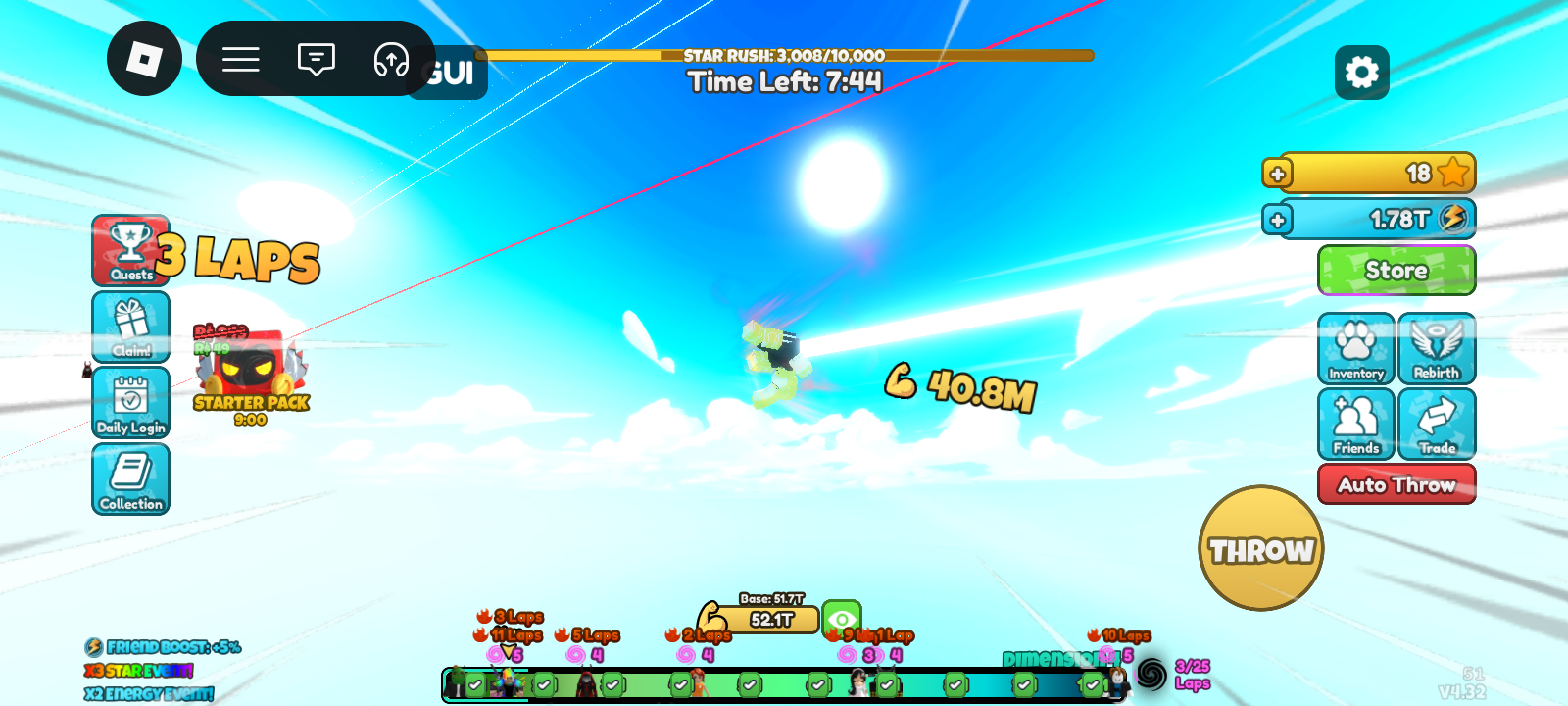Tap the gold THROW button
This screenshot has height=706, width=1568.
(x=1261, y=548)
